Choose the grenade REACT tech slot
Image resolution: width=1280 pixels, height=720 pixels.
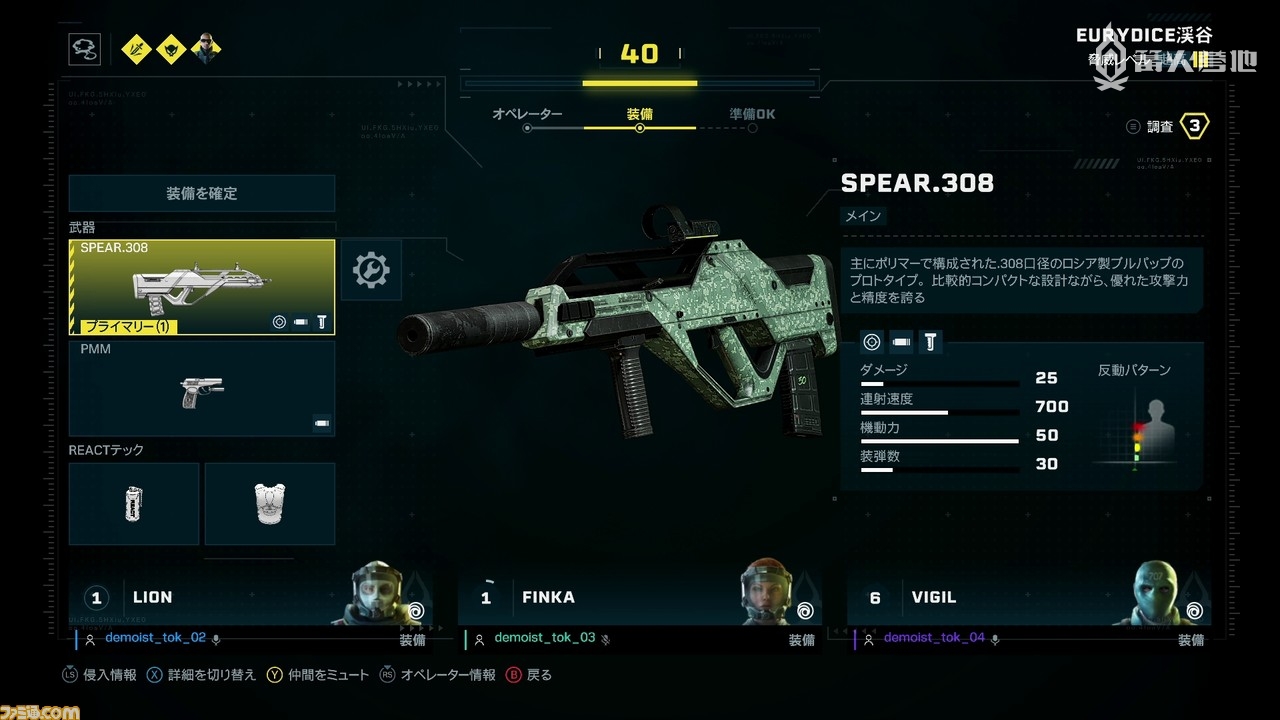pos(134,504)
